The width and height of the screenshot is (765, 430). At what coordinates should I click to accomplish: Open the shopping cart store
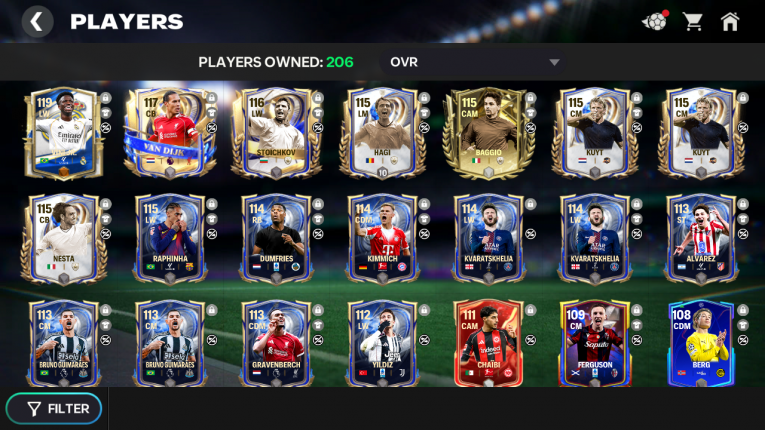(692, 21)
